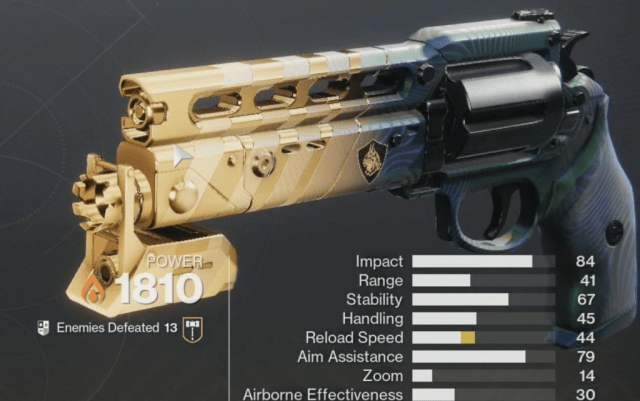Click the Enemies Defeated kill tracker icon

43,328
